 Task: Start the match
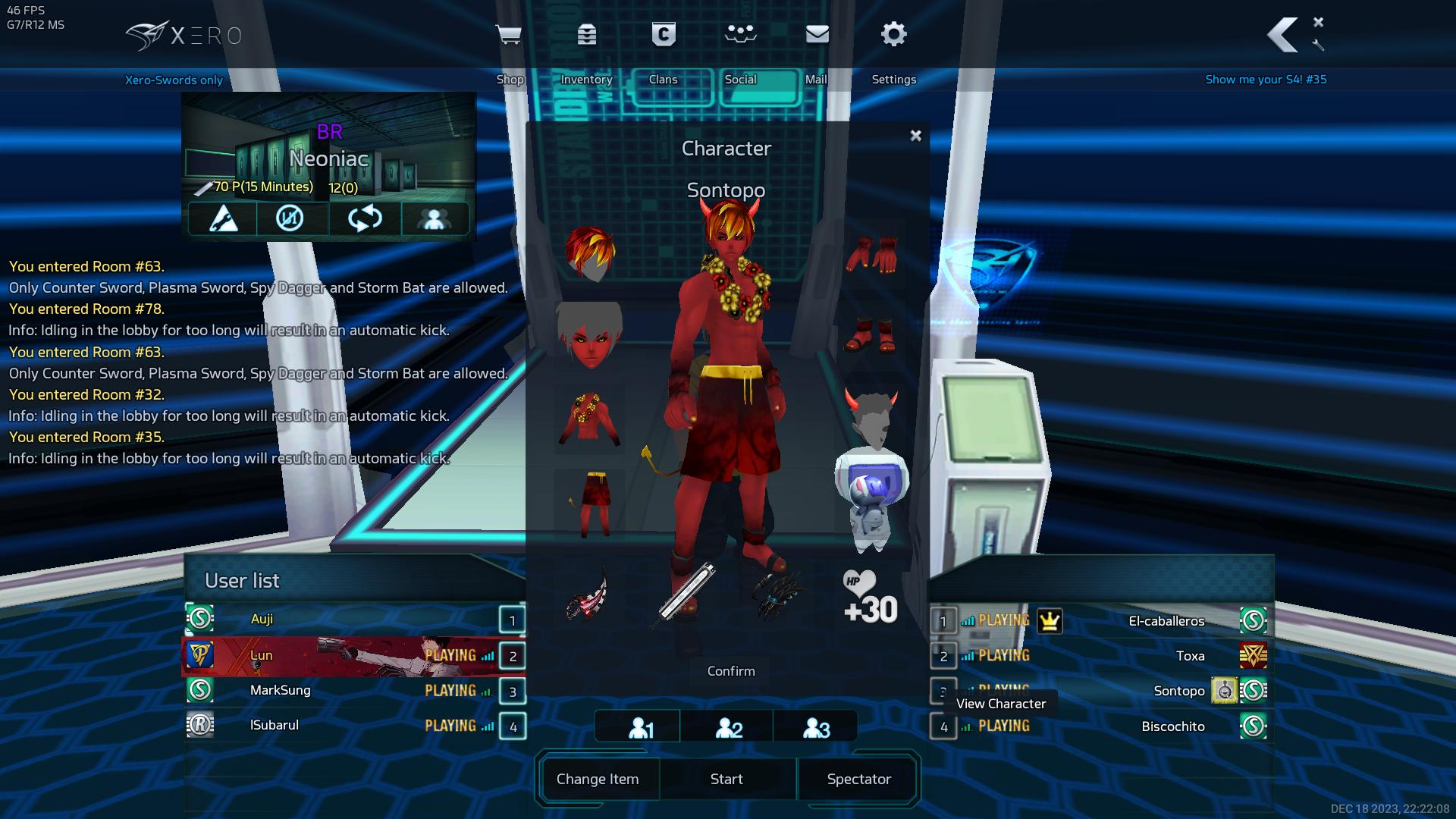pyautogui.click(x=726, y=779)
